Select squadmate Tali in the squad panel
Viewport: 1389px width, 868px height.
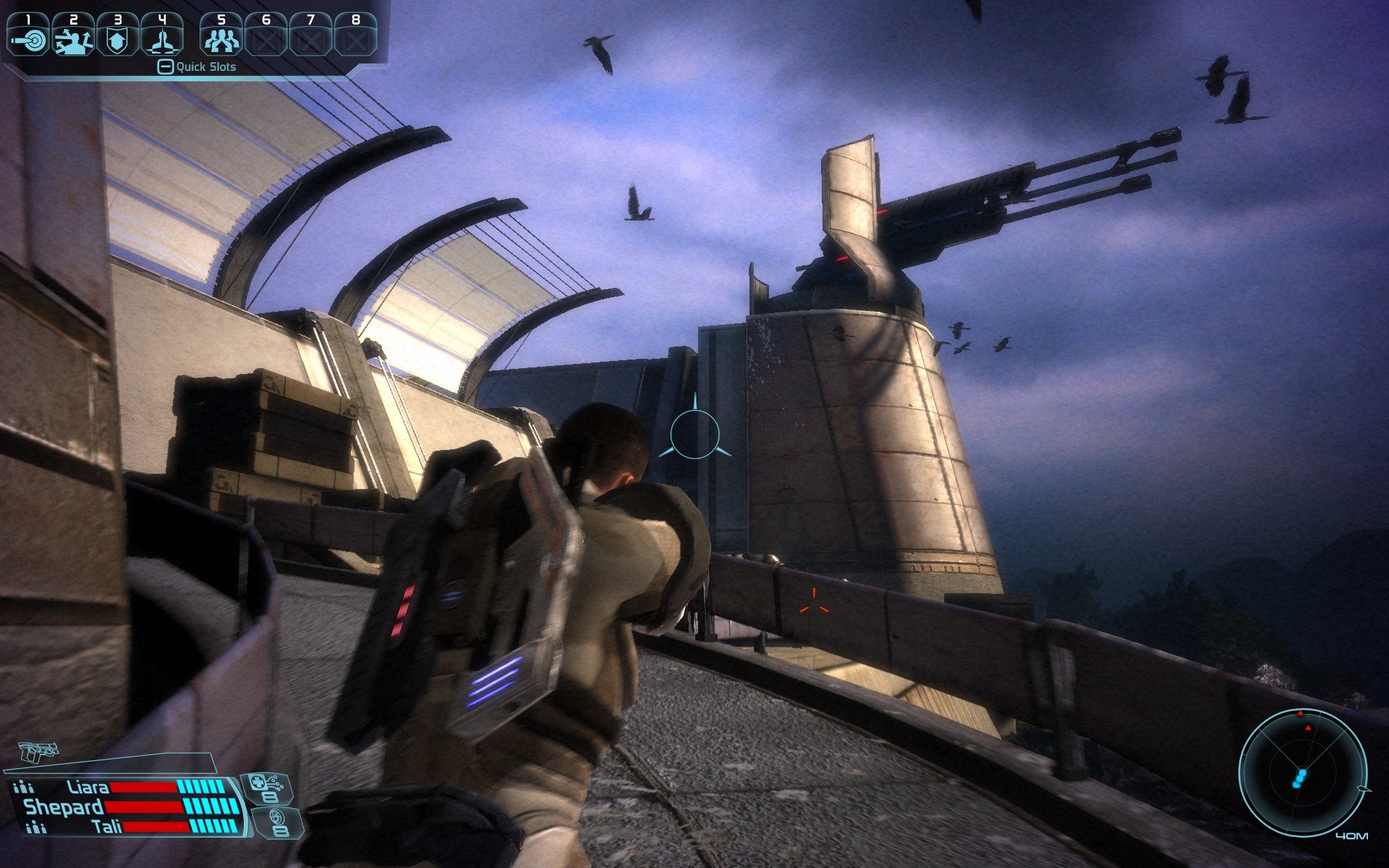pos(107,826)
